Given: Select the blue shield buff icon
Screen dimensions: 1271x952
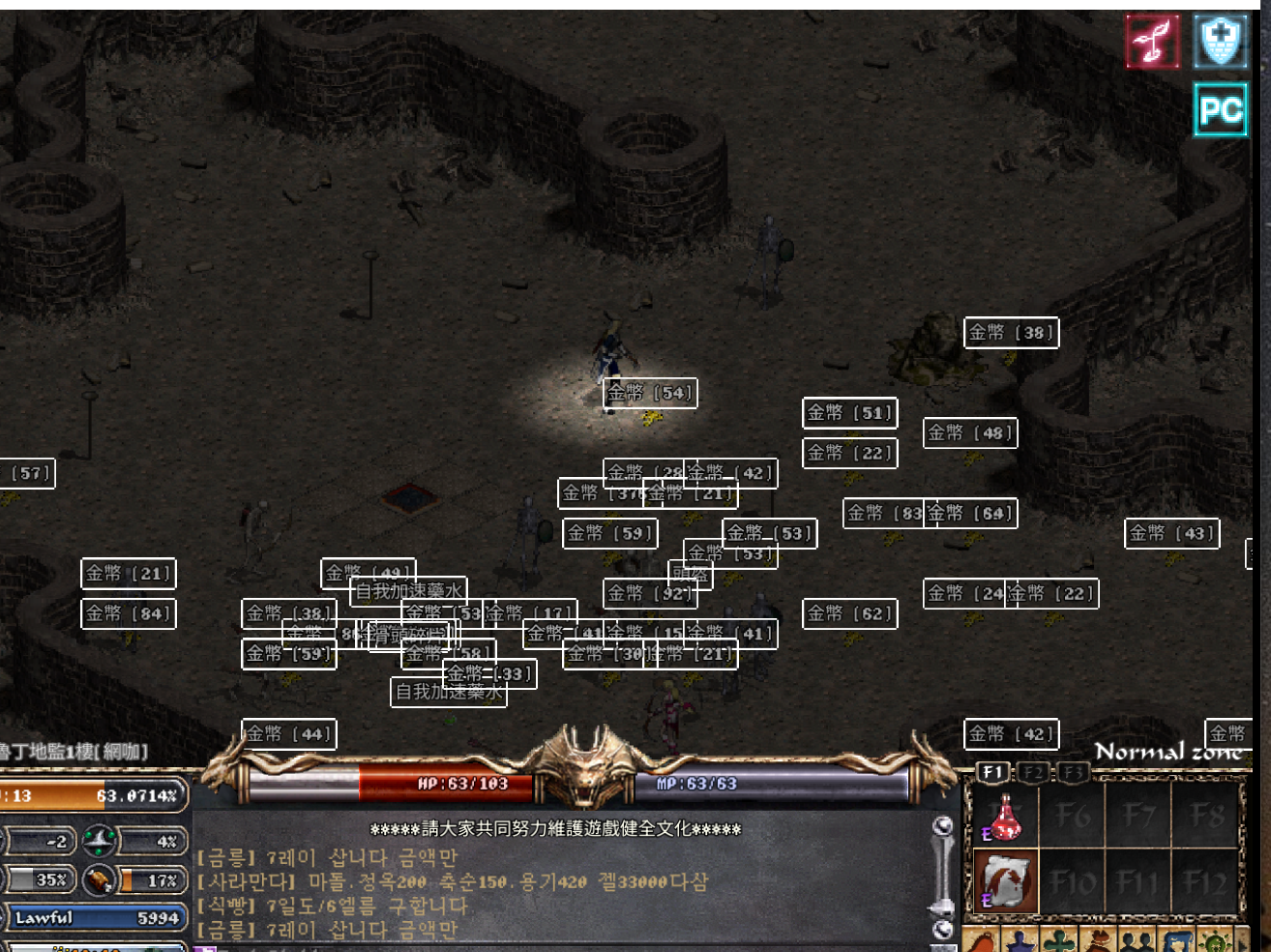Looking at the screenshot, I should [x=1220, y=42].
